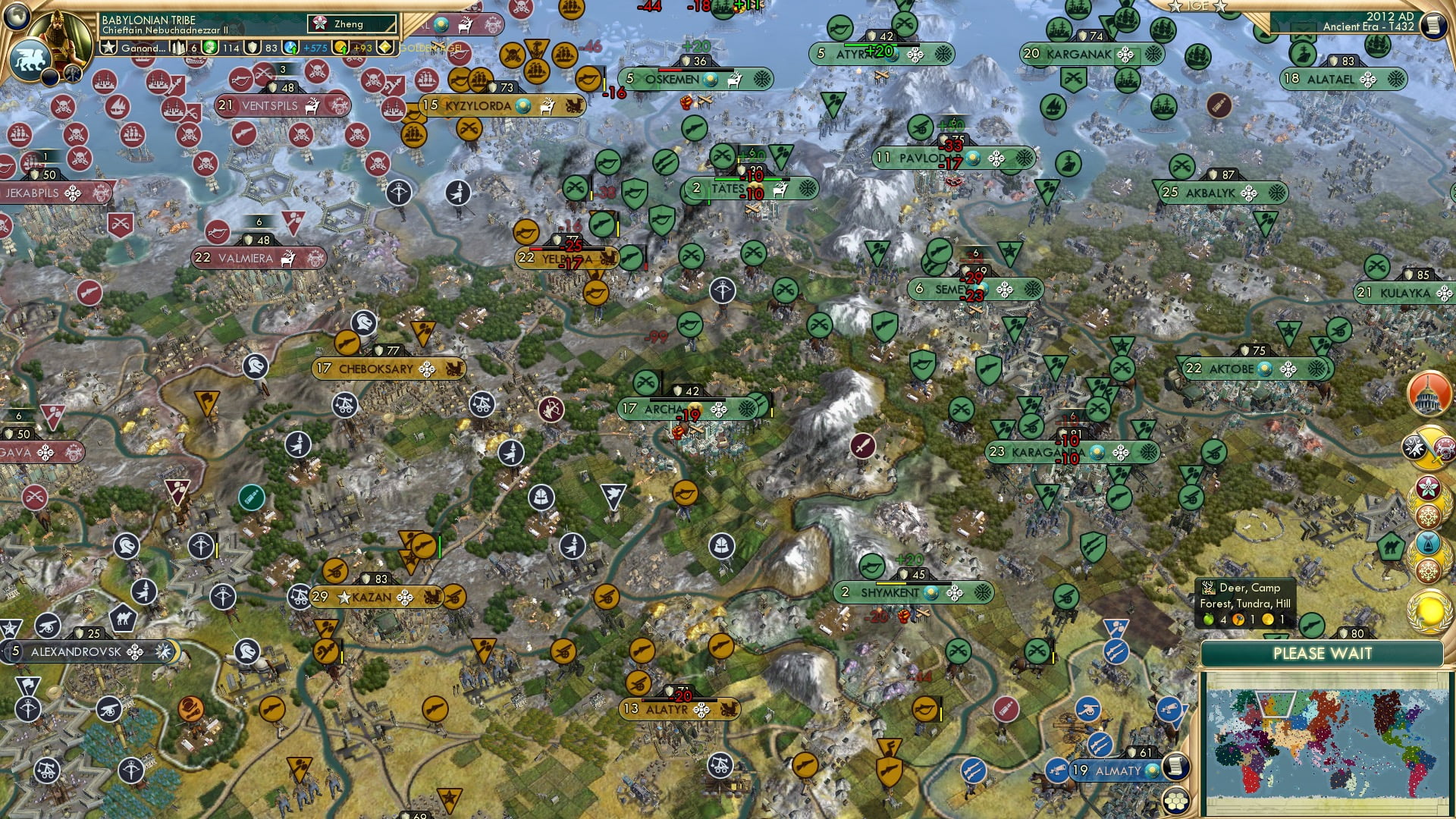Click the PLEASE WAIT button
This screenshot has height=819, width=1456.
[1324, 653]
